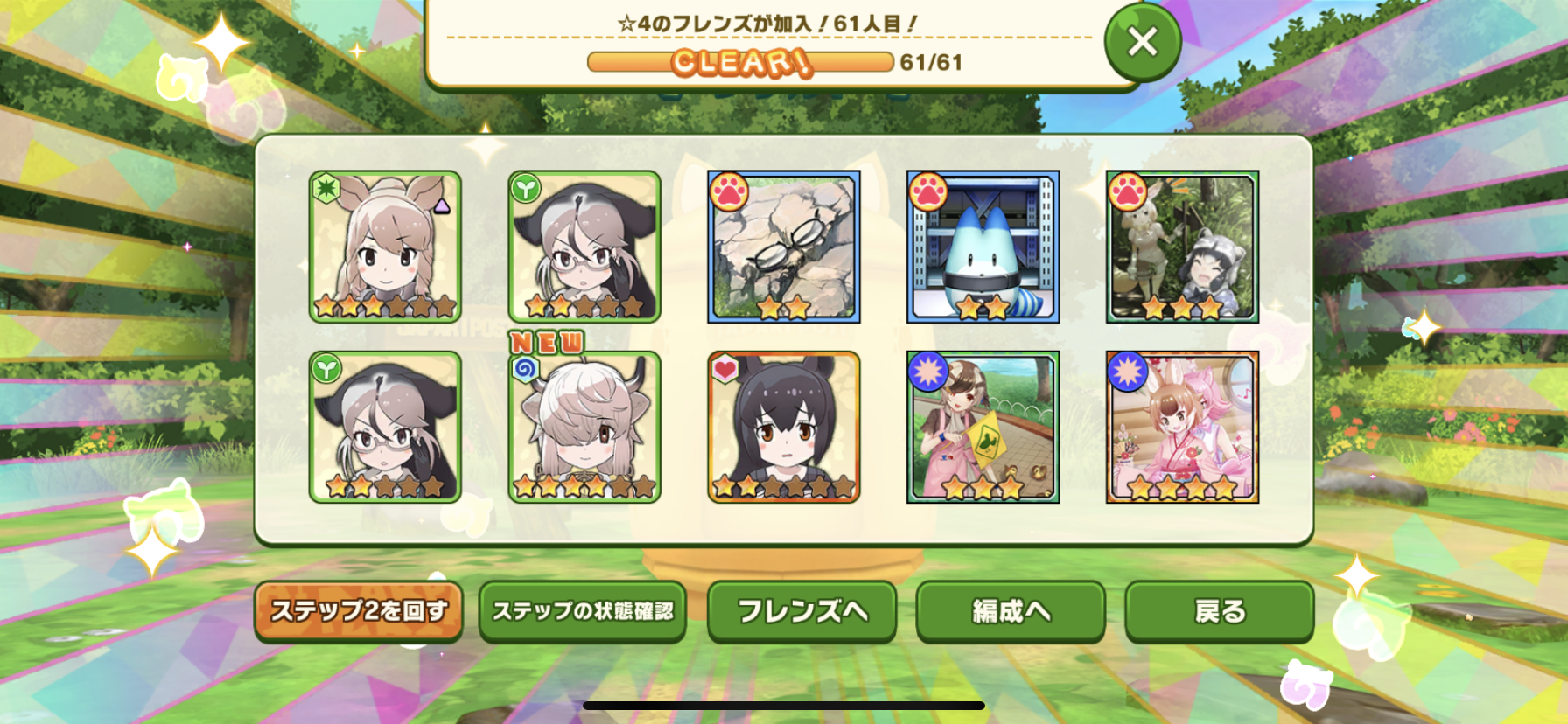Open the yellow road sign photo card

(x=983, y=428)
